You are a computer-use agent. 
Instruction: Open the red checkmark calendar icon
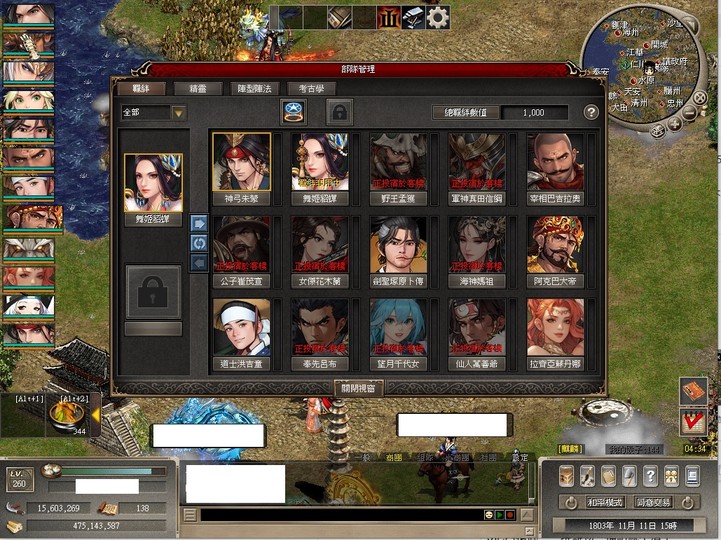click(692, 421)
